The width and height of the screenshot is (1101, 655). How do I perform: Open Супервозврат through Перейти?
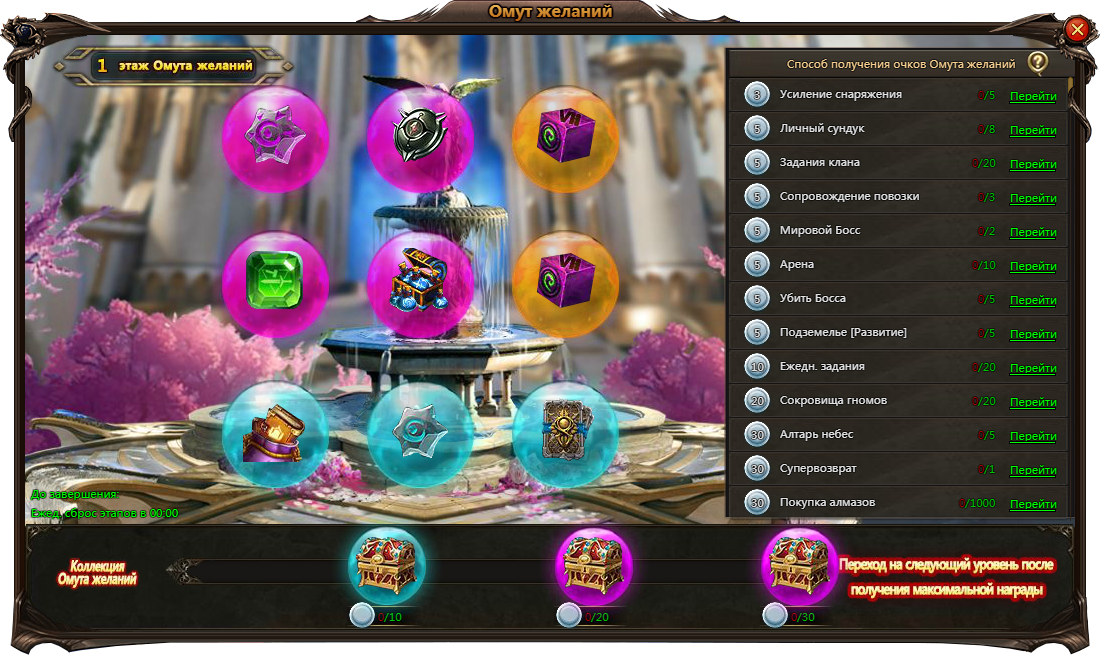(x=1033, y=471)
